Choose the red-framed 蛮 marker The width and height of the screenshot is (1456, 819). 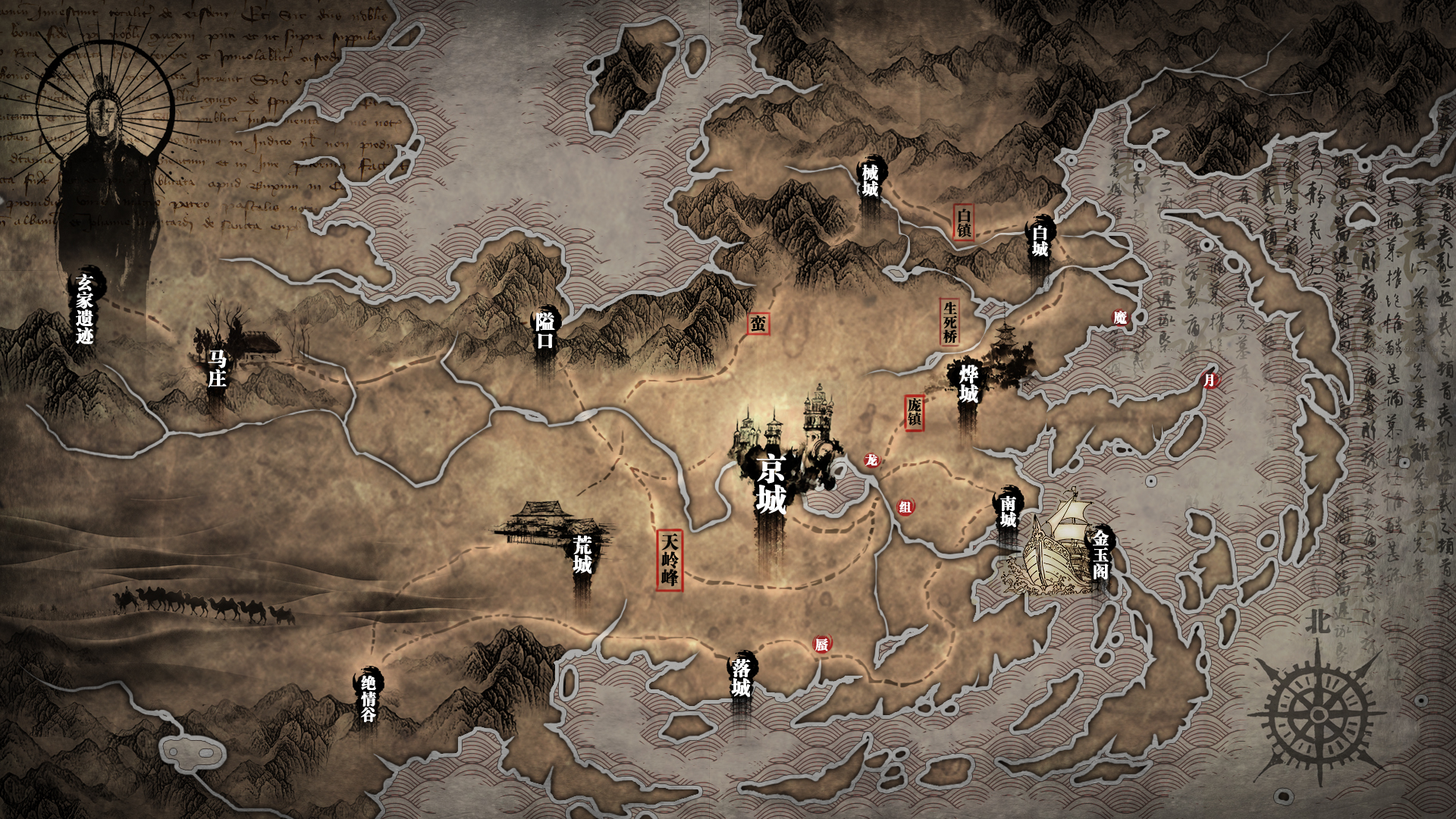tap(758, 324)
